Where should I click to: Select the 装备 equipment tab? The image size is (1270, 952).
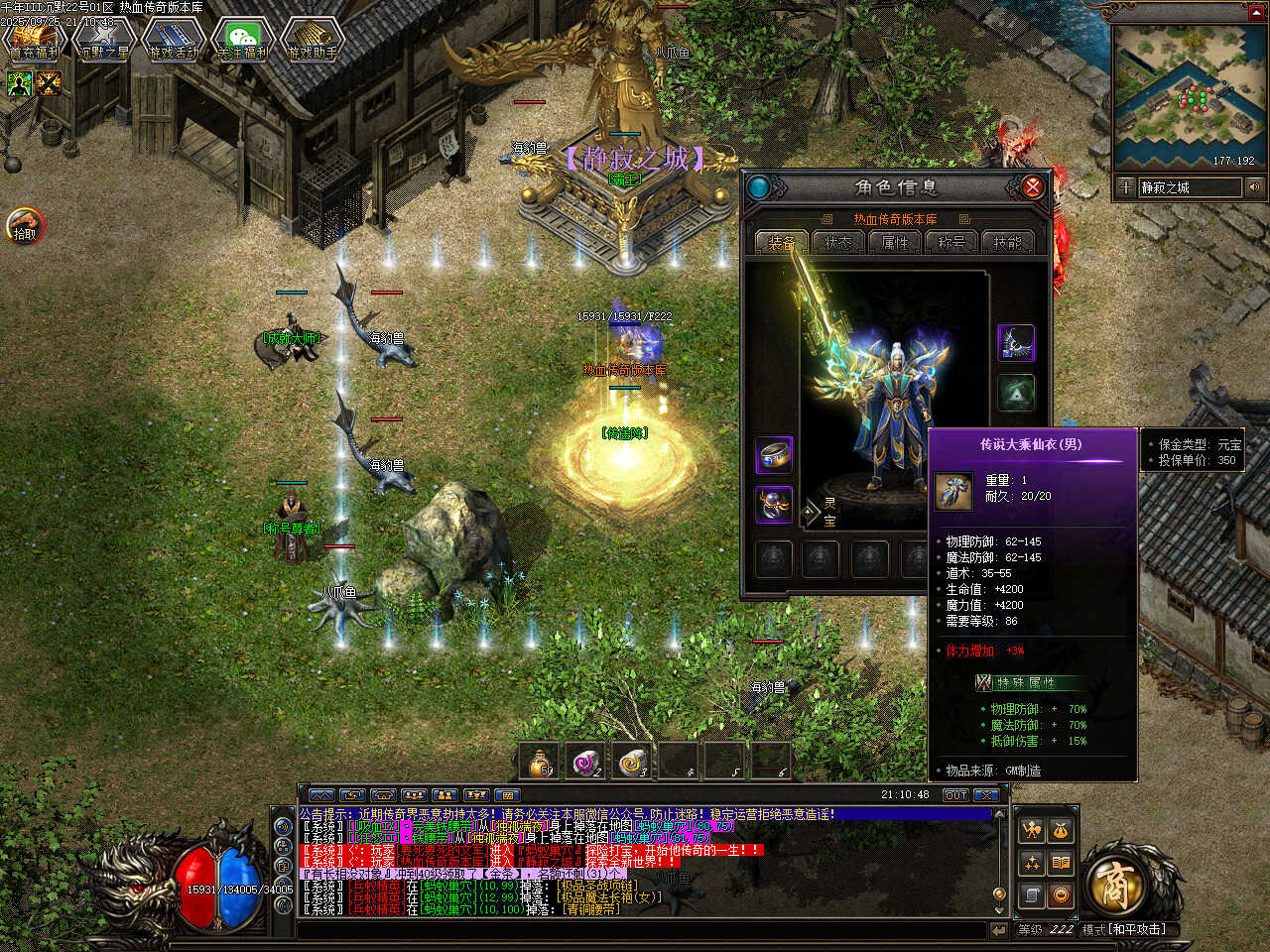[x=781, y=242]
